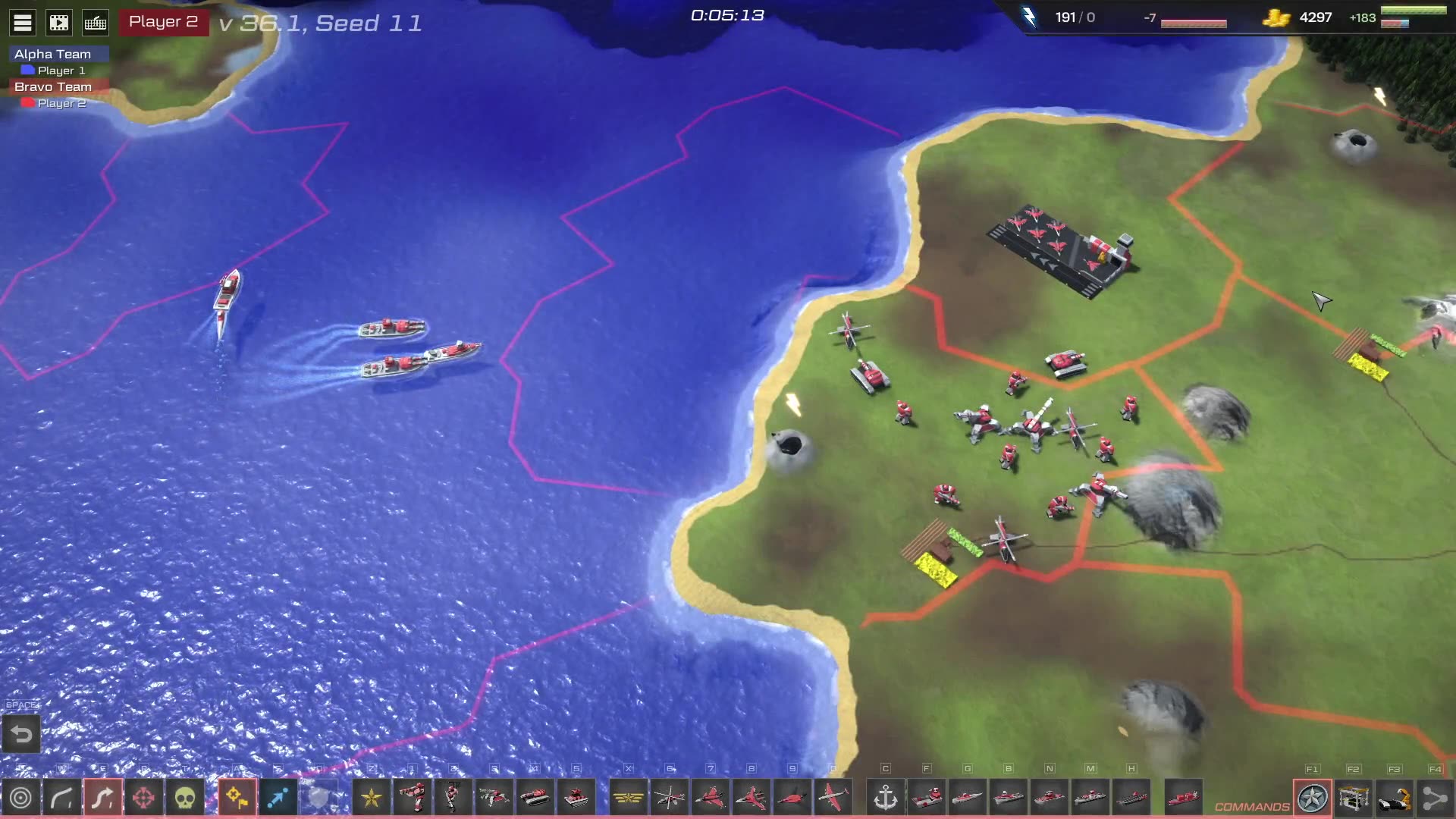This screenshot has width=1456, height=819.
Task: Open the share nodes tab
Action: [x=1435, y=798]
